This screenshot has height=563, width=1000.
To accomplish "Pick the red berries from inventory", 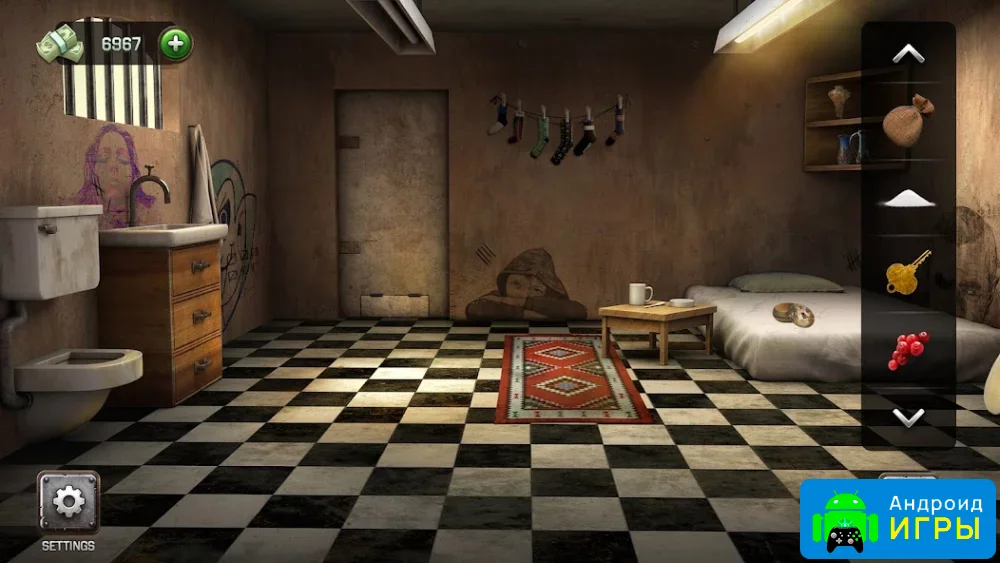I will coord(908,350).
